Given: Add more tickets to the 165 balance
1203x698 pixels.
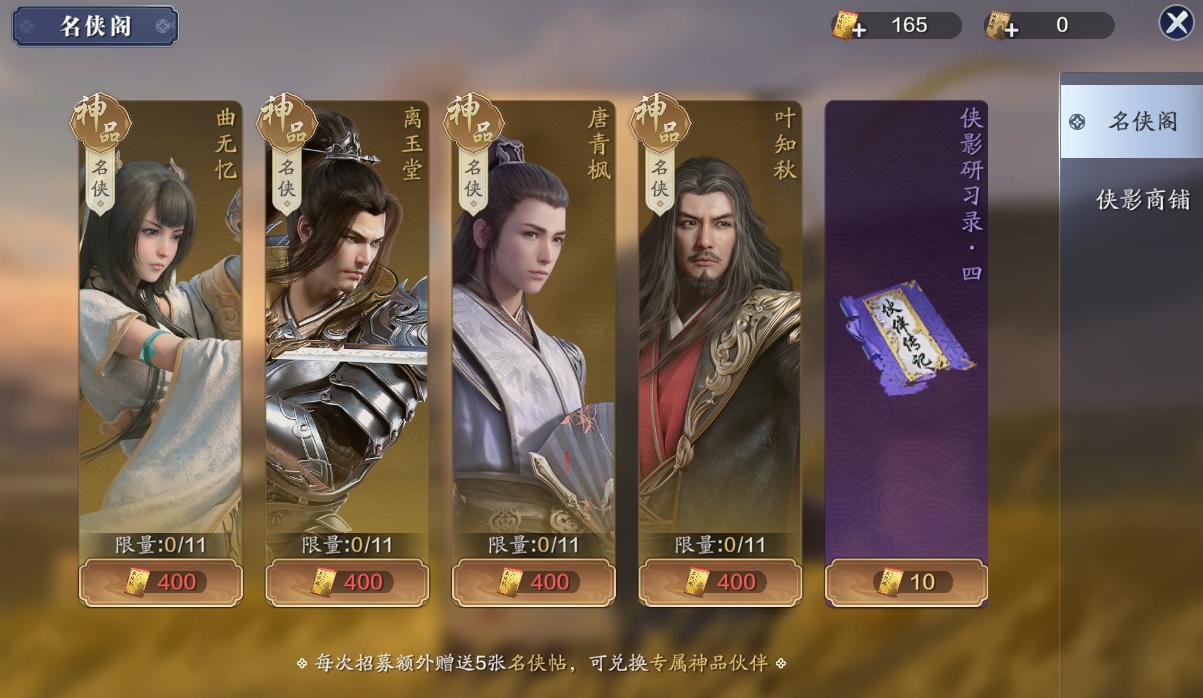Looking at the screenshot, I should tap(847, 26).
